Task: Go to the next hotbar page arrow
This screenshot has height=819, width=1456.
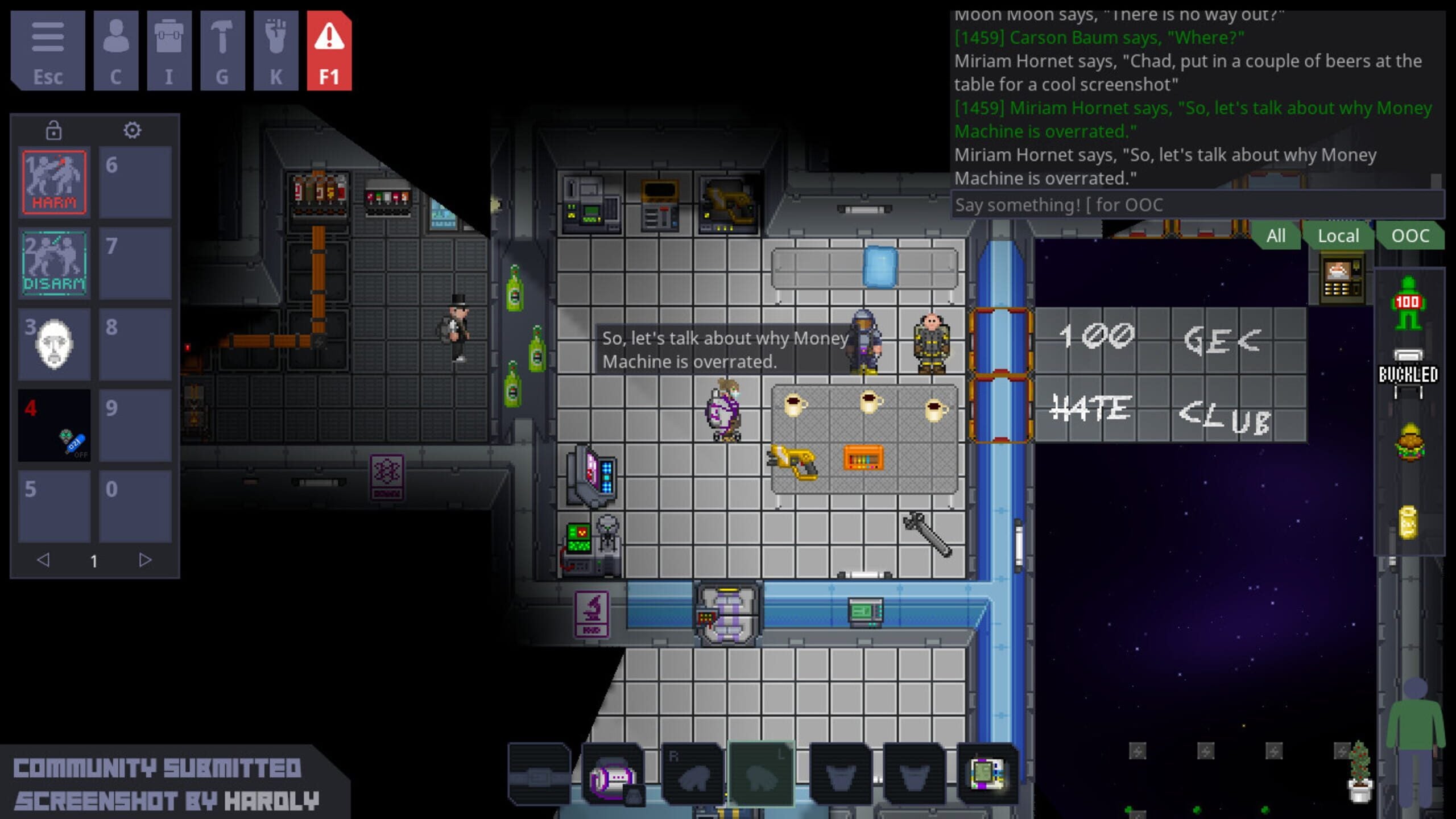Action: (x=146, y=560)
